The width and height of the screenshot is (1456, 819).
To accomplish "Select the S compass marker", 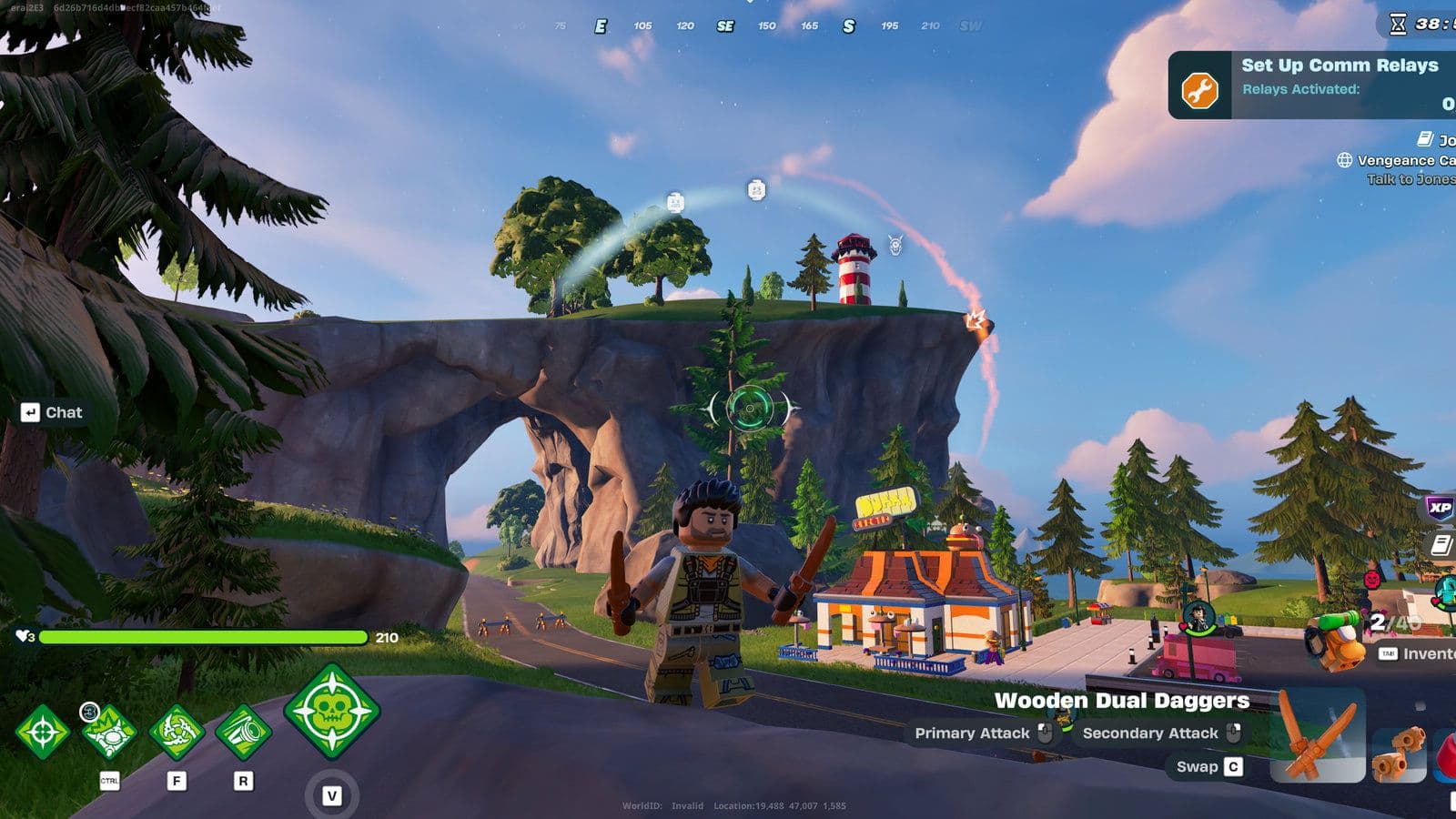I will click(848, 26).
